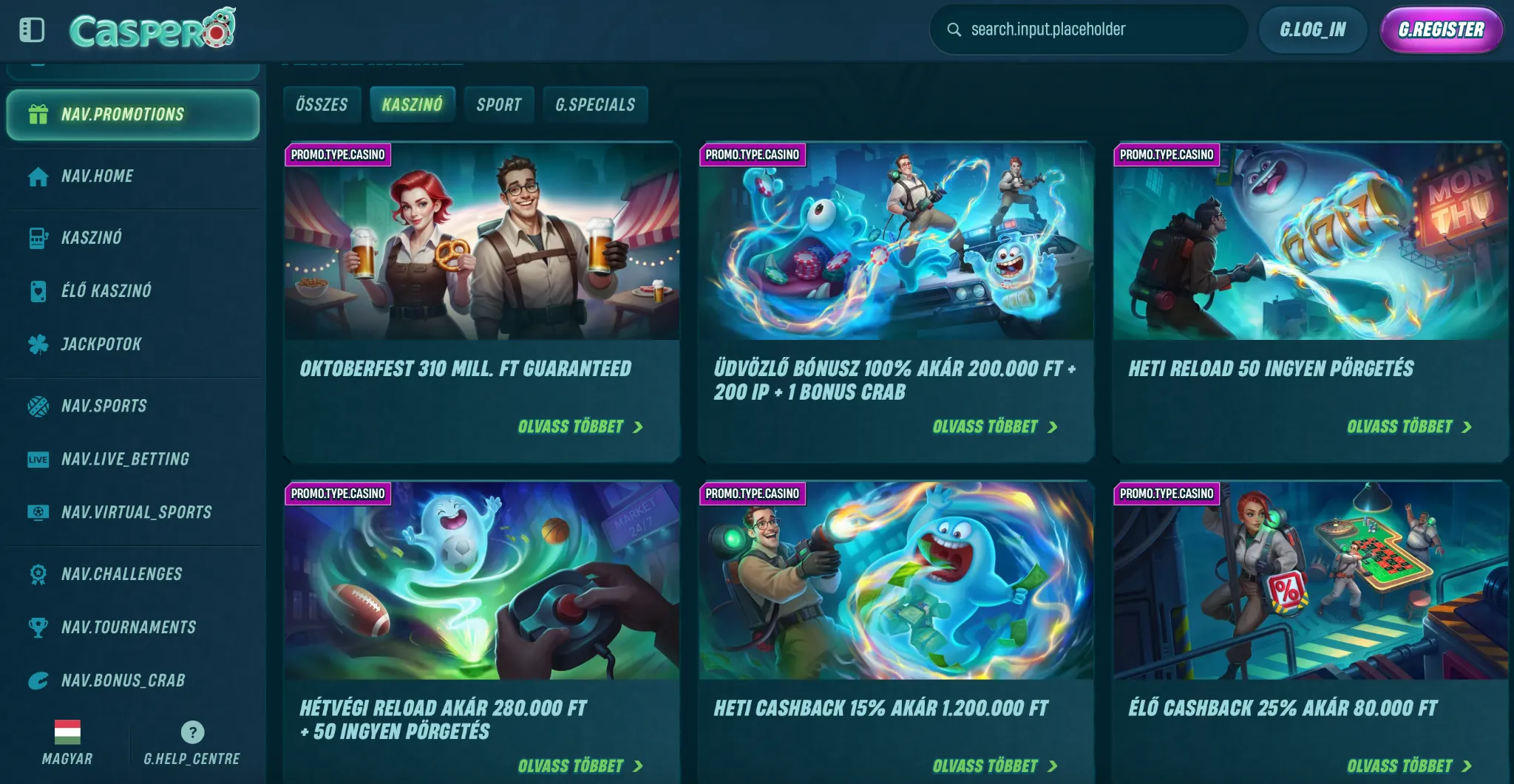
Task: Focus the search input field
Action: pyautogui.click(x=1094, y=30)
